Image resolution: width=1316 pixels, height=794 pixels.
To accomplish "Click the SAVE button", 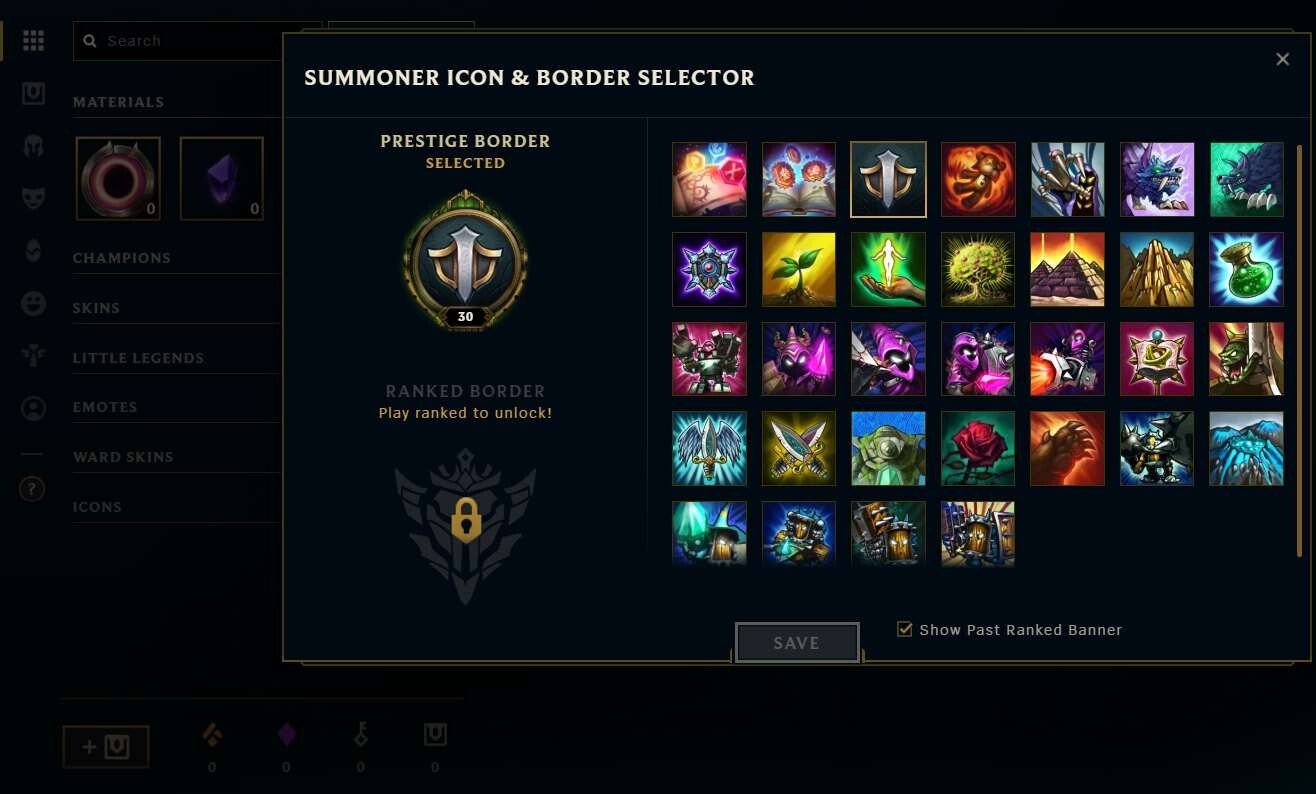I will coord(797,642).
